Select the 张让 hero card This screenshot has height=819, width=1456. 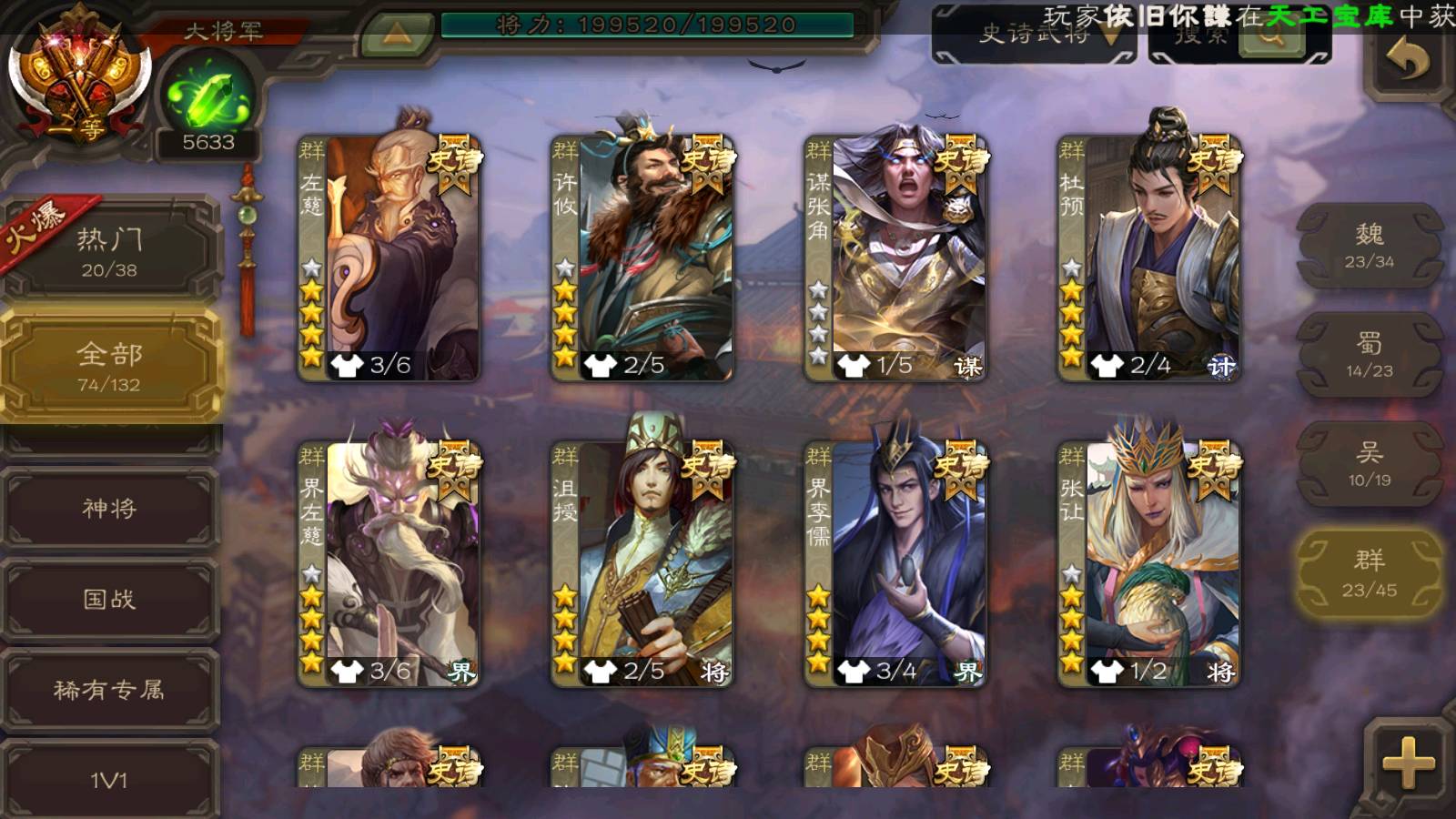click(1148, 564)
